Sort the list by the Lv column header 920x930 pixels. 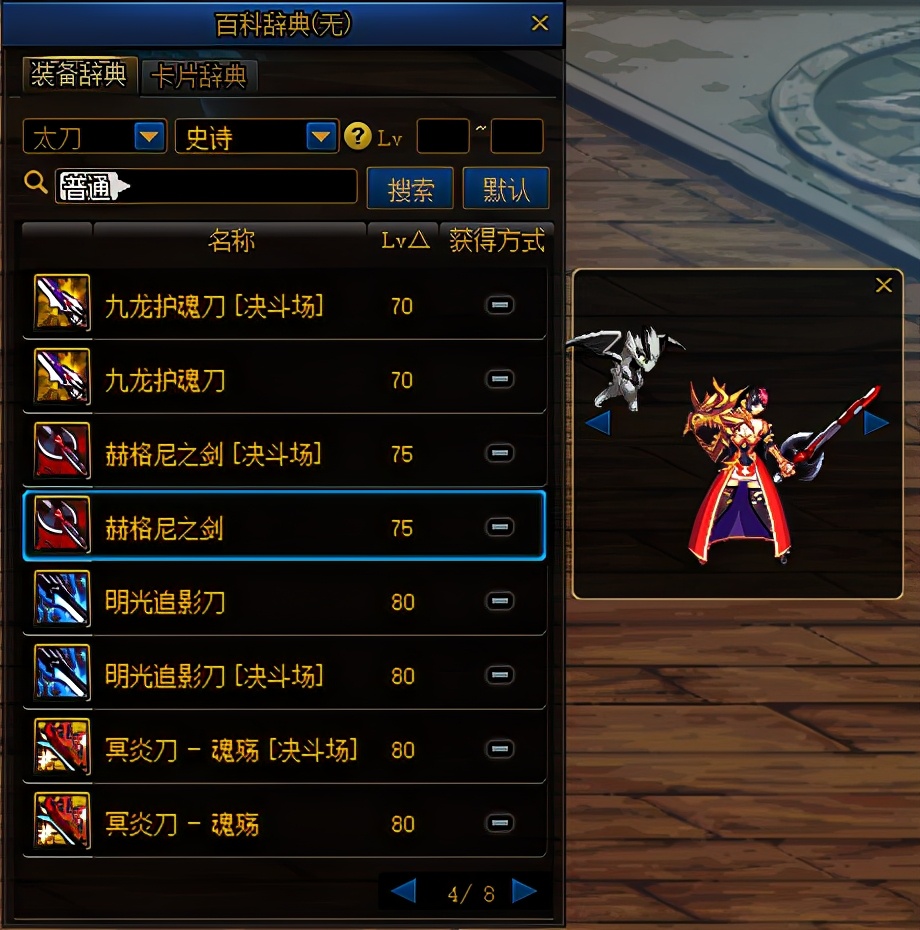(405, 241)
